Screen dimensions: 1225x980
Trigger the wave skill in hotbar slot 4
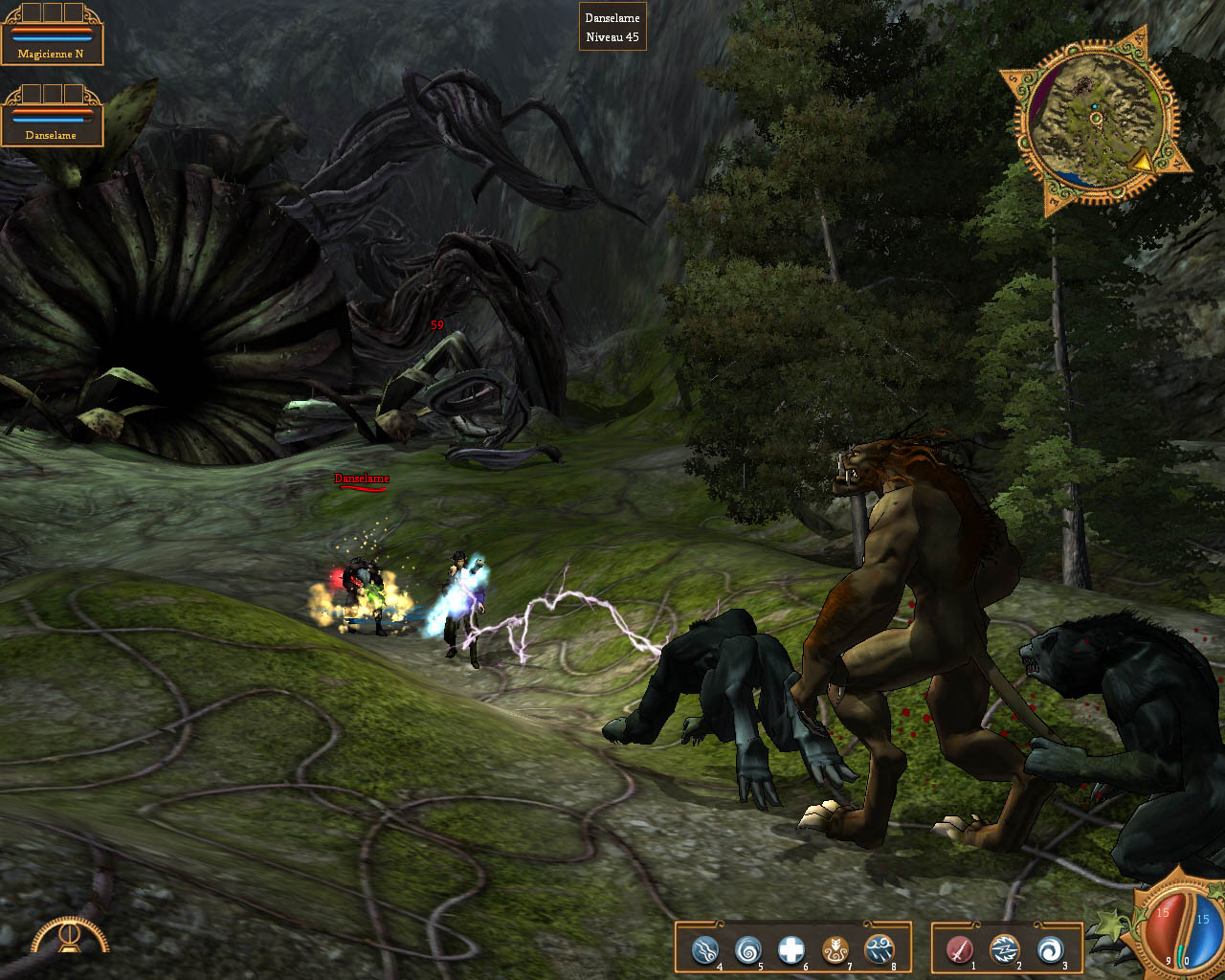click(703, 949)
